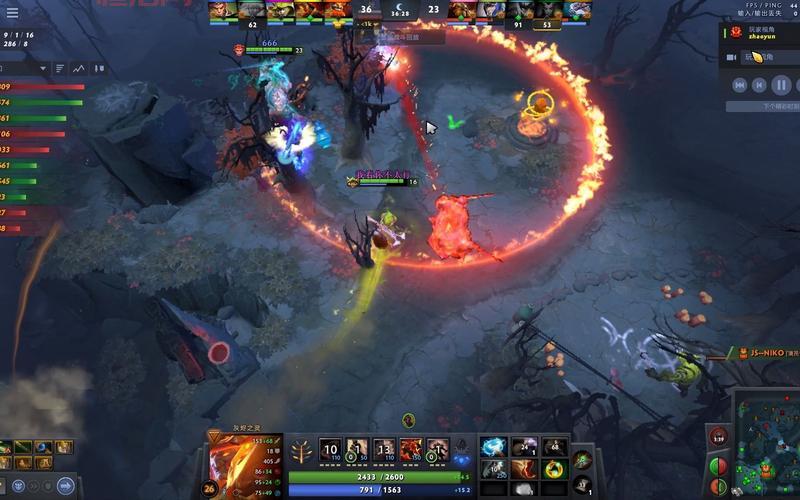
Task: Activate the ability showing cooldown 13
Action: tap(384, 449)
